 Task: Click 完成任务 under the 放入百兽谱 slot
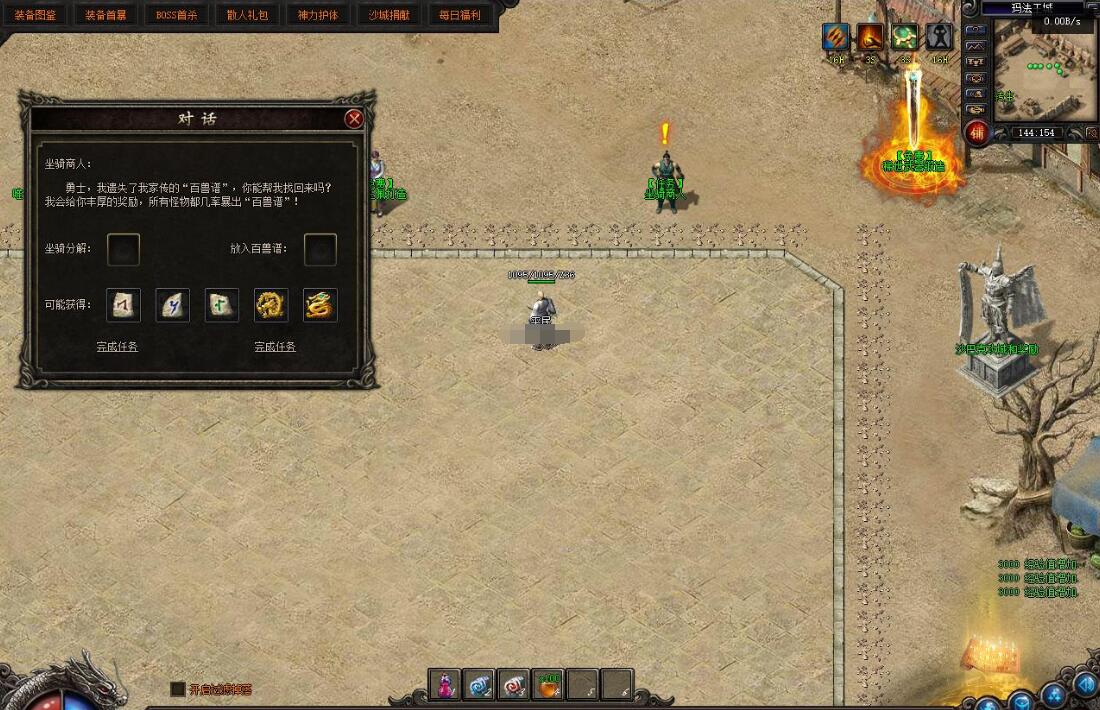pyautogui.click(x=275, y=347)
